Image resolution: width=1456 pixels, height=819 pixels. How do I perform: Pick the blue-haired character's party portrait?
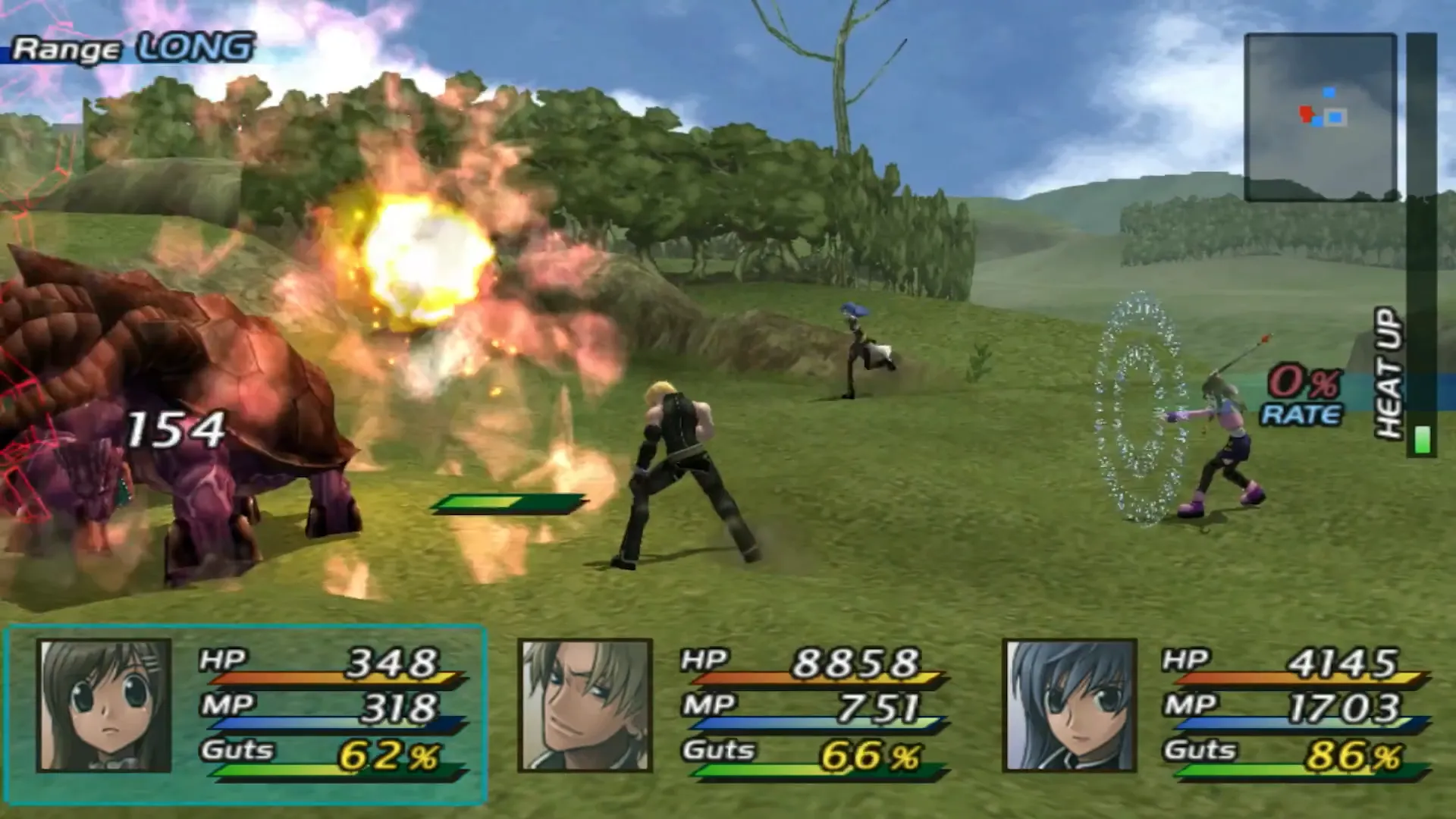click(x=1069, y=705)
